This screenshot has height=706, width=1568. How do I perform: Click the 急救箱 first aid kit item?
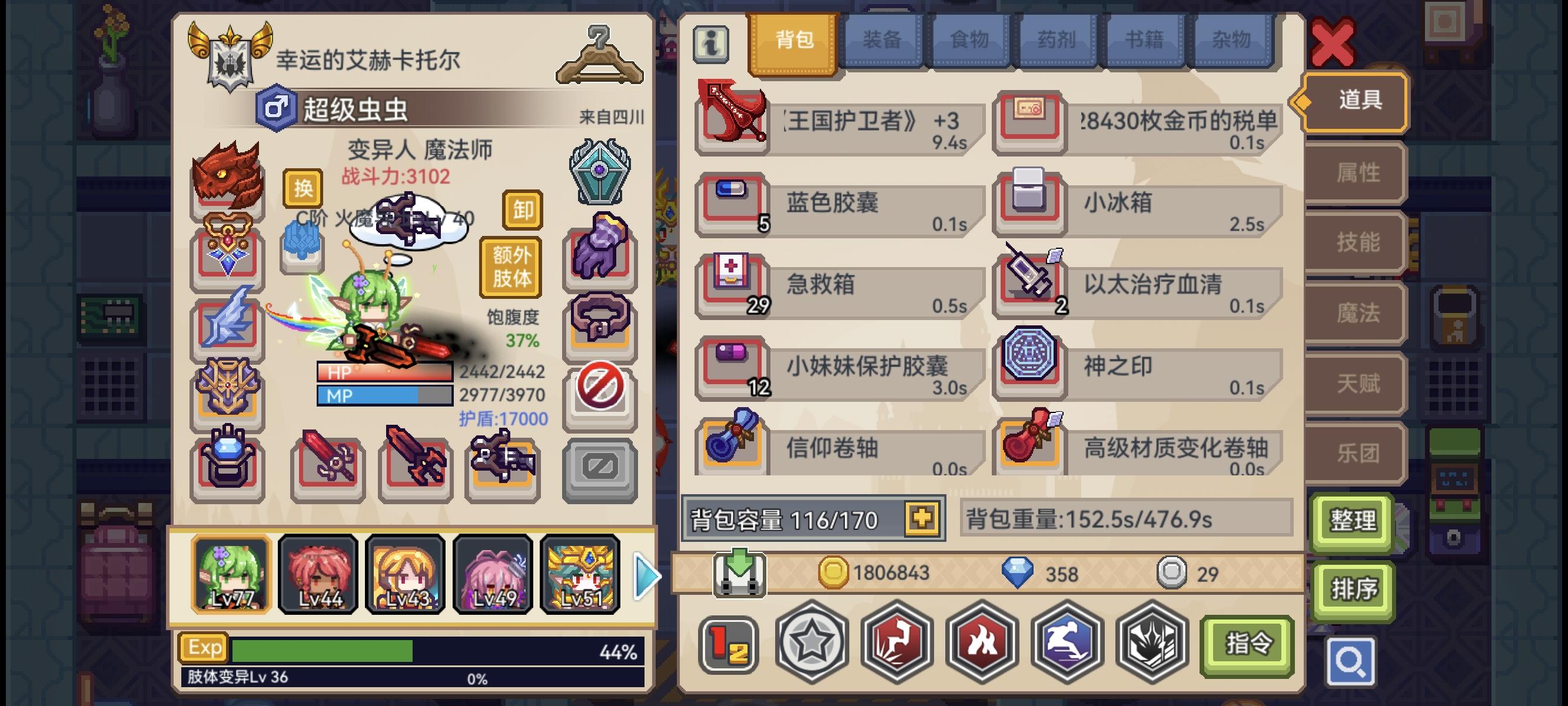click(x=840, y=286)
